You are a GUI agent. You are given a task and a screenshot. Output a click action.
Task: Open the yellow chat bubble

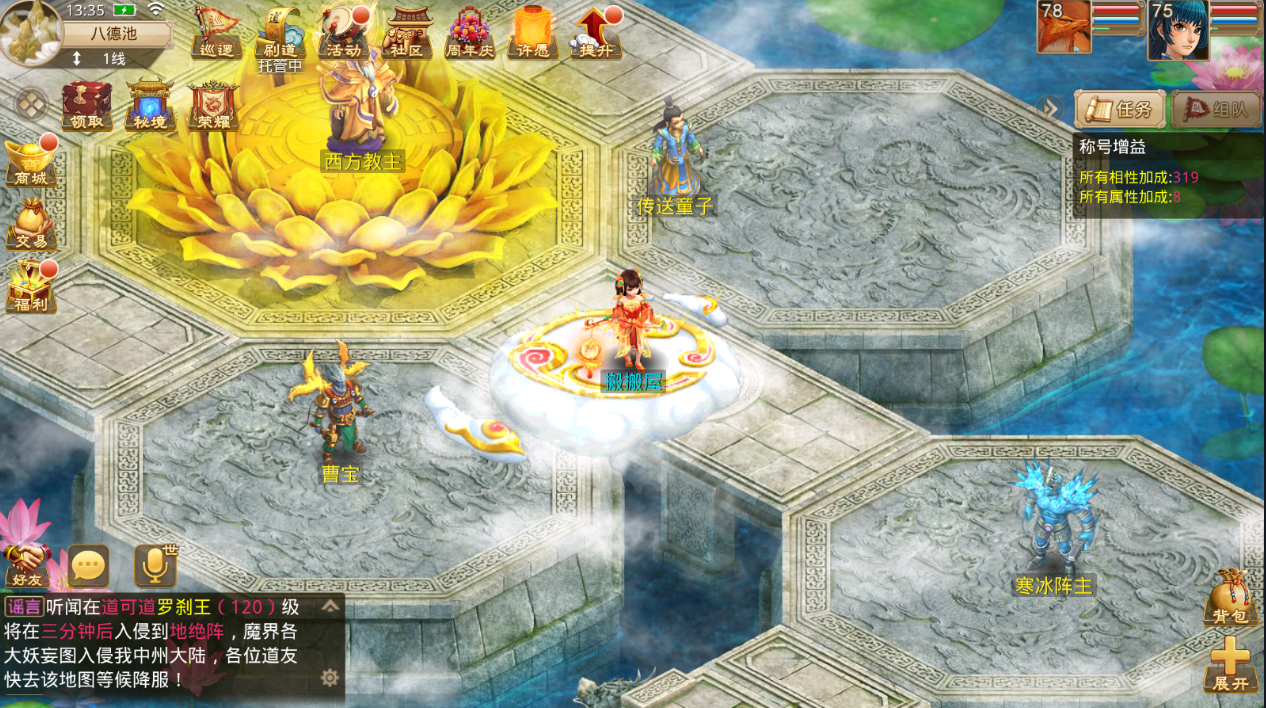[x=88, y=567]
